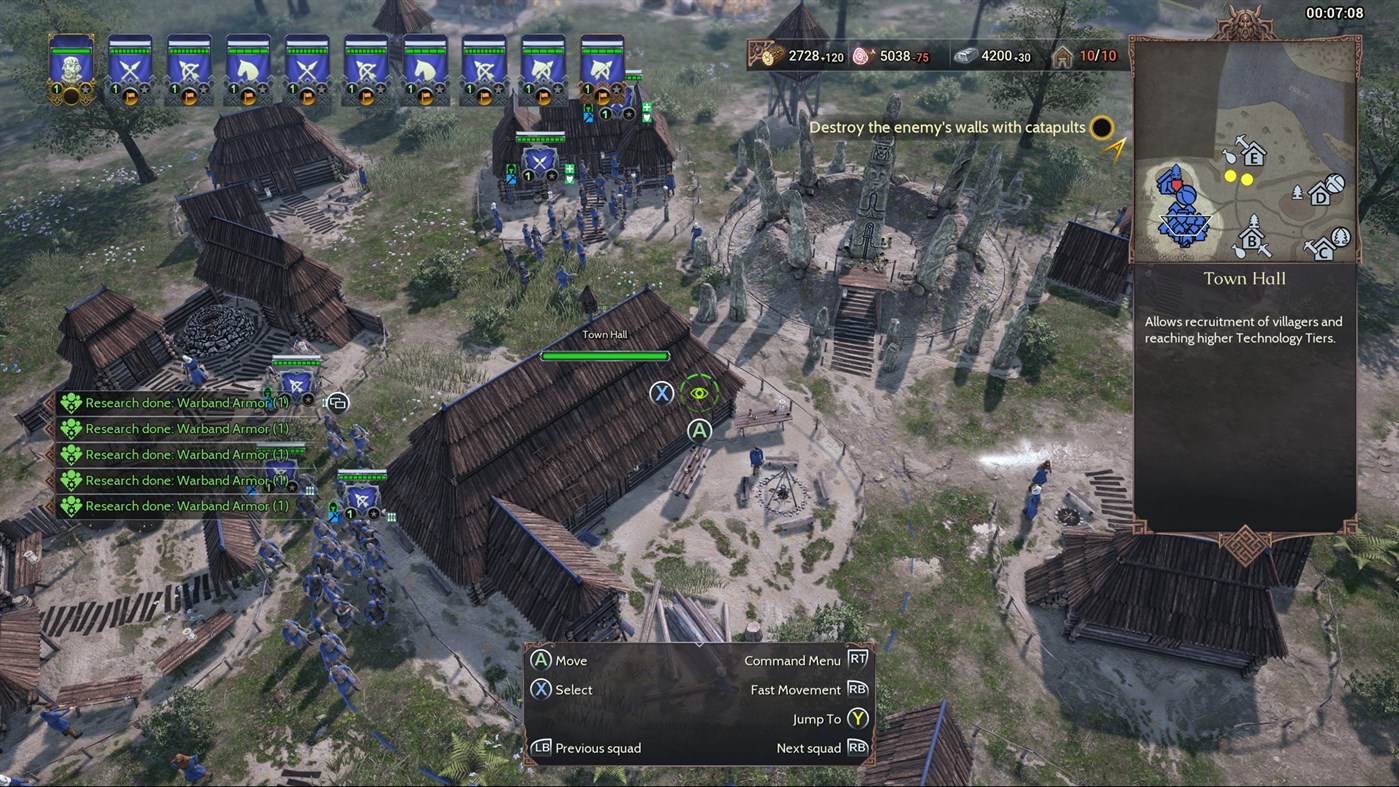Select the hero portrait squad icon

(70, 65)
